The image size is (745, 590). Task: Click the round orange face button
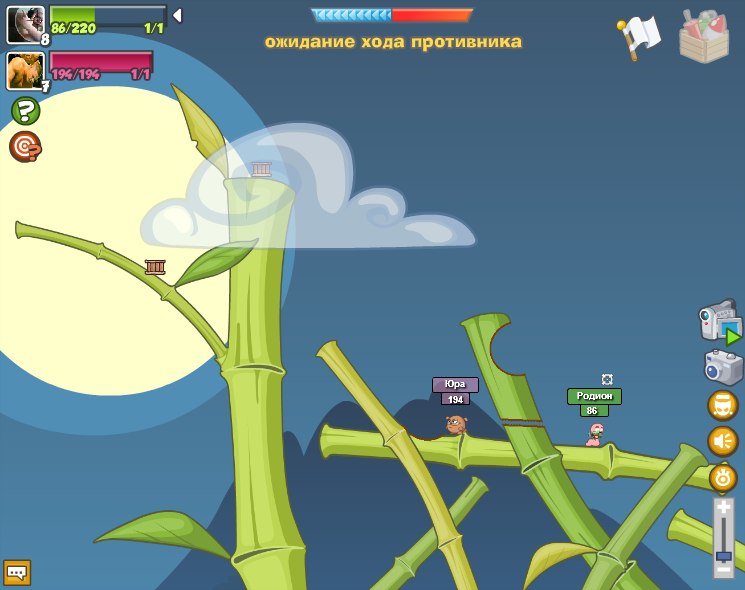(x=723, y=405)
